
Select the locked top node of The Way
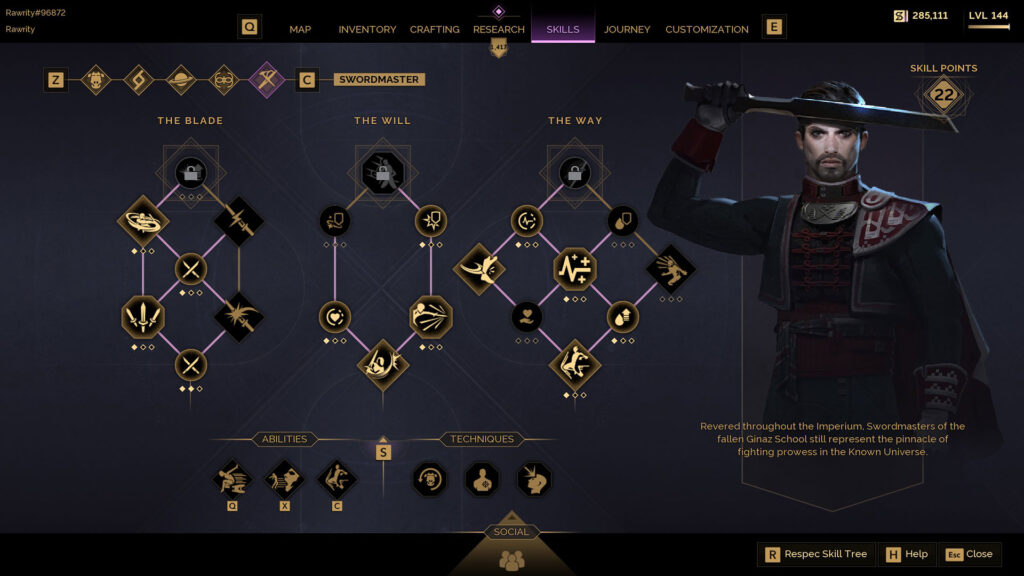(x=575, y=173)
